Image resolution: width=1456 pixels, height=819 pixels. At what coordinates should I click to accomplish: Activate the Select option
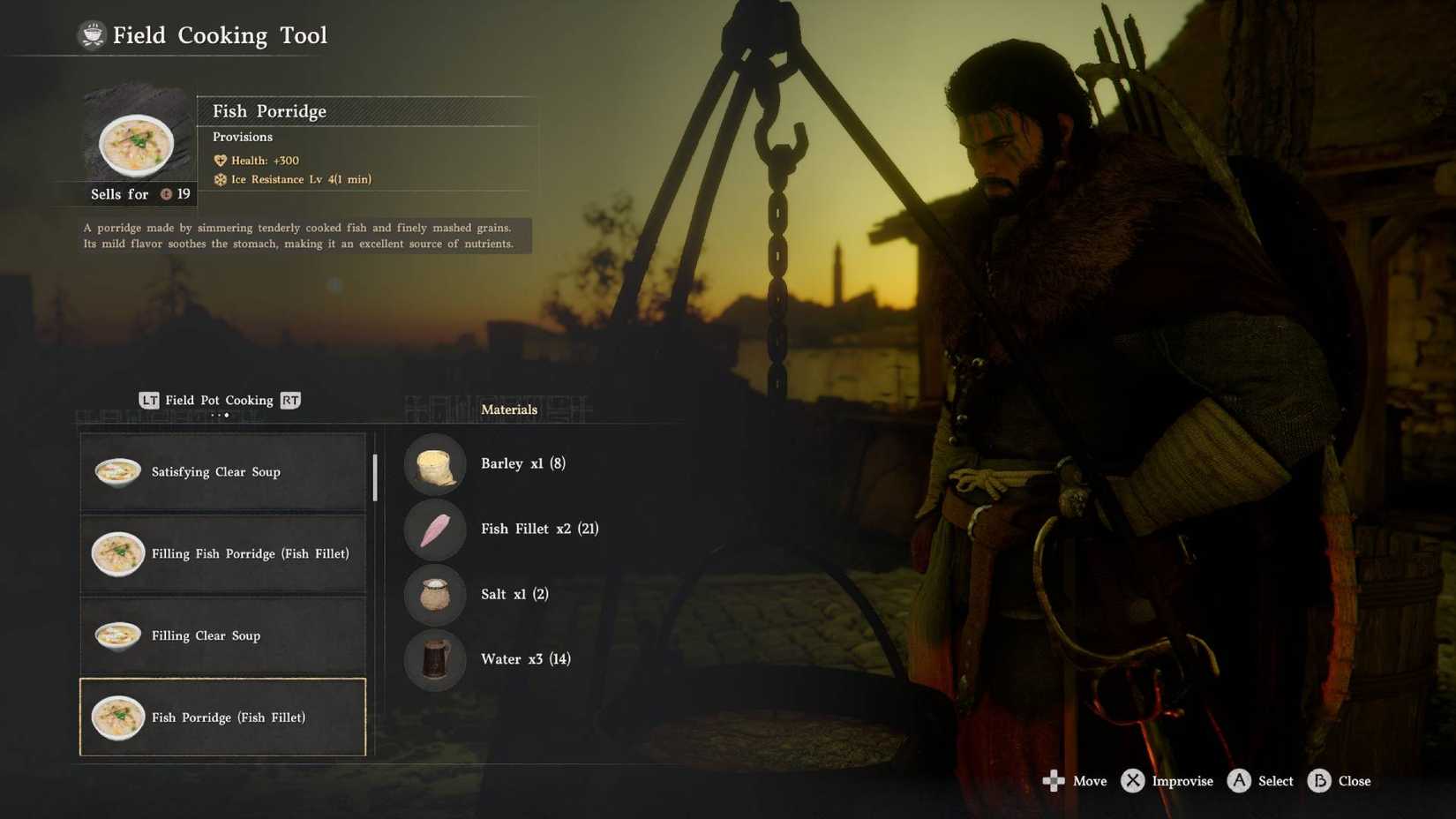pos(1260,781)
